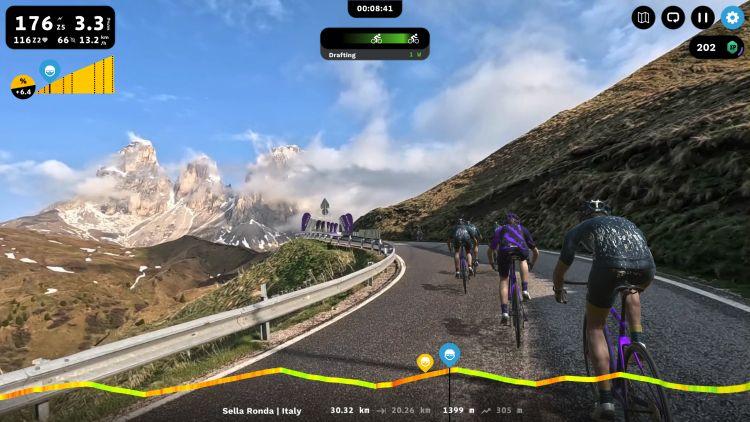Select the blue rider marker on elevation profile
This screenshot has height=422, width=750.
point(450,353)
